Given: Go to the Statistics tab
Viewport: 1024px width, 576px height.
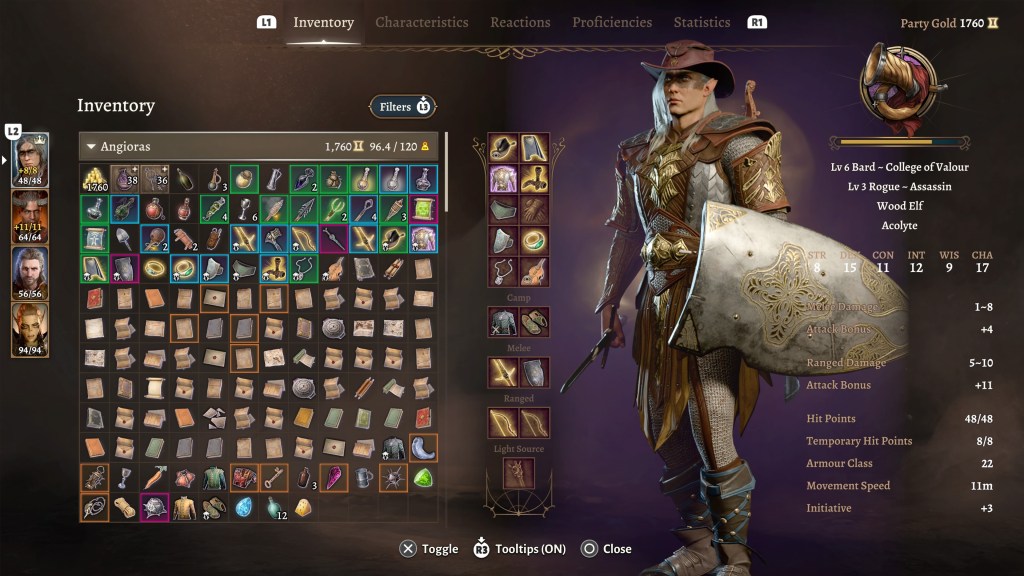Looking at the screenshot, I should 702,22.
